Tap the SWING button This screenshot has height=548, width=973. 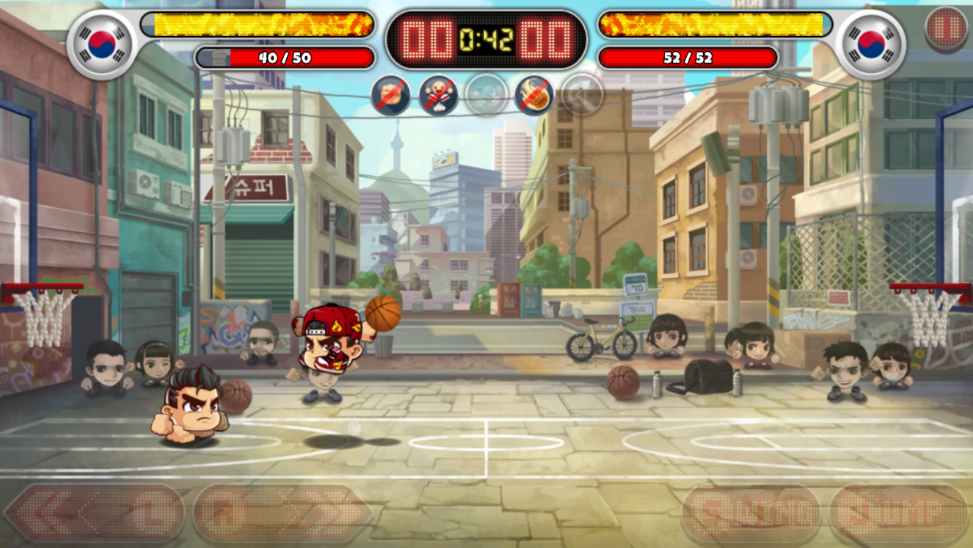(x=751, y=515)
